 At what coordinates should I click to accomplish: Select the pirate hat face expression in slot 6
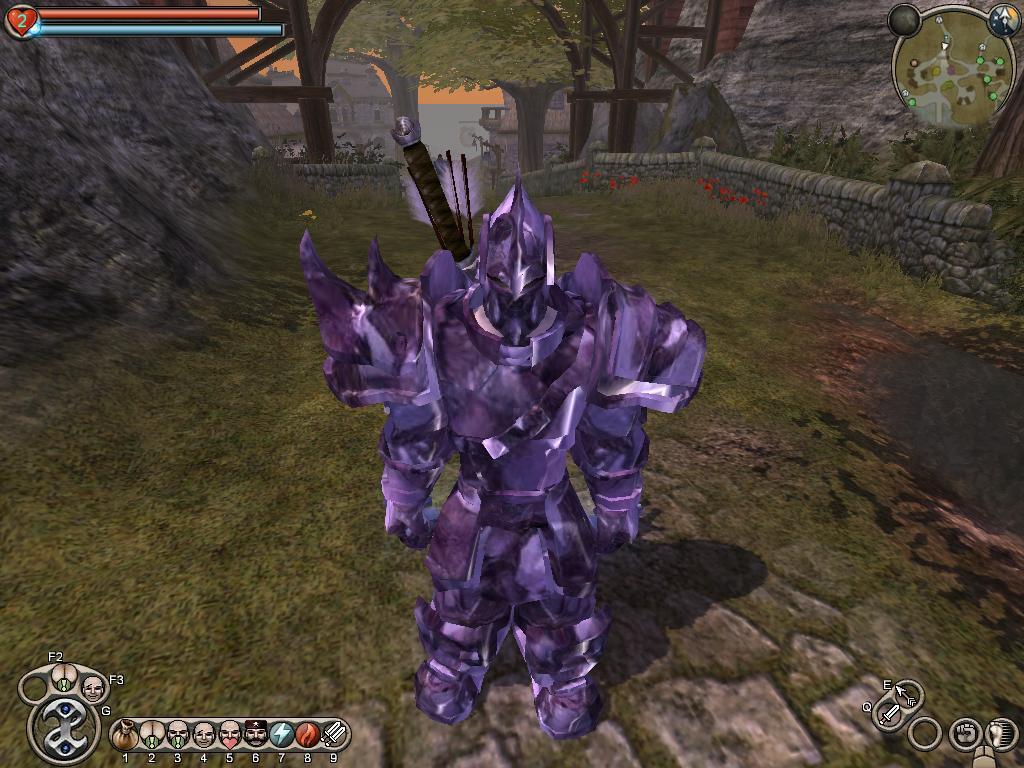tap(256, 735)
